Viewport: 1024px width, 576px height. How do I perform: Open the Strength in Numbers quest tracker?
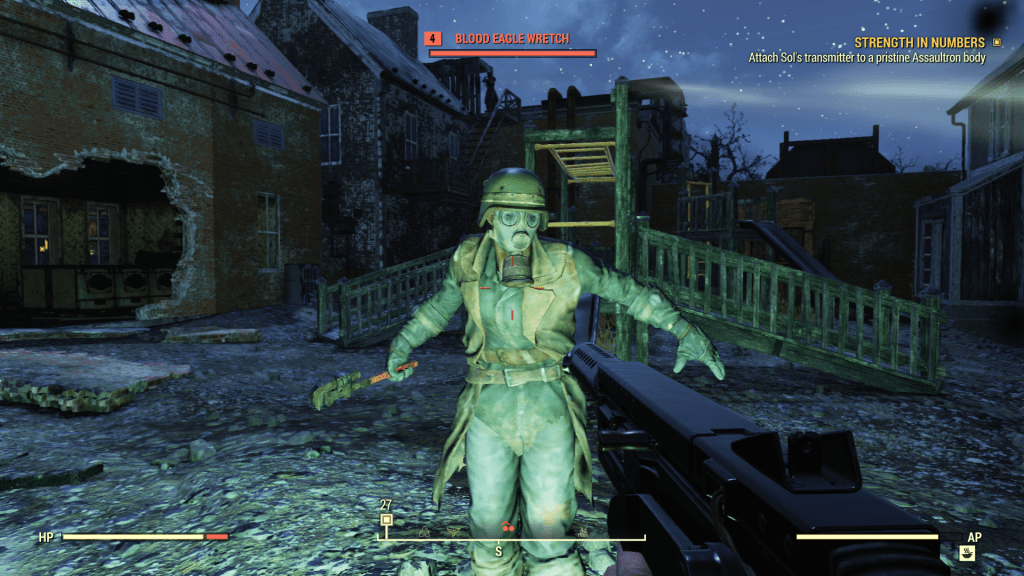pyautogui.click(x=919, y=43)
